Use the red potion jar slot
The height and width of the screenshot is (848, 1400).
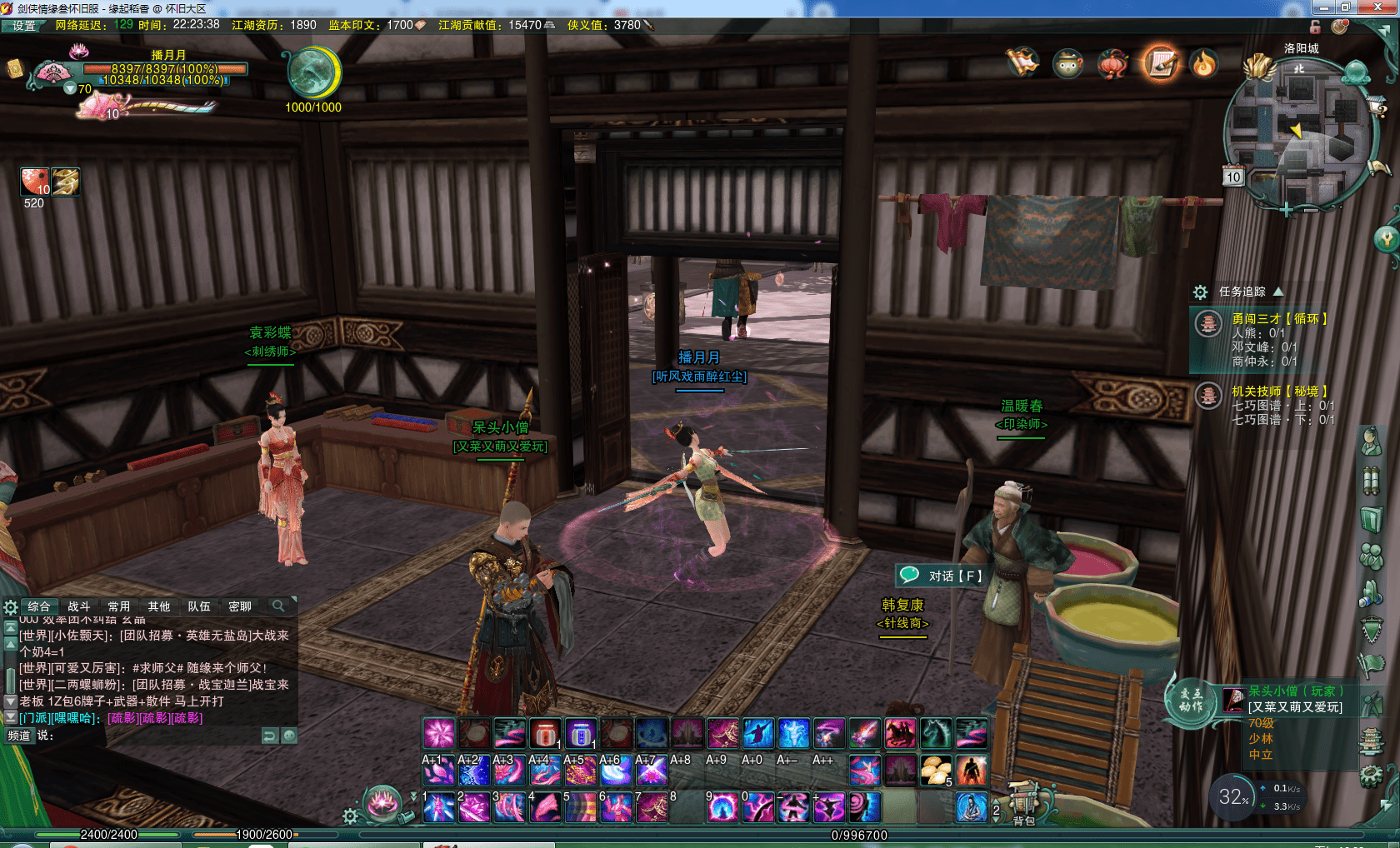pos(545,734)
